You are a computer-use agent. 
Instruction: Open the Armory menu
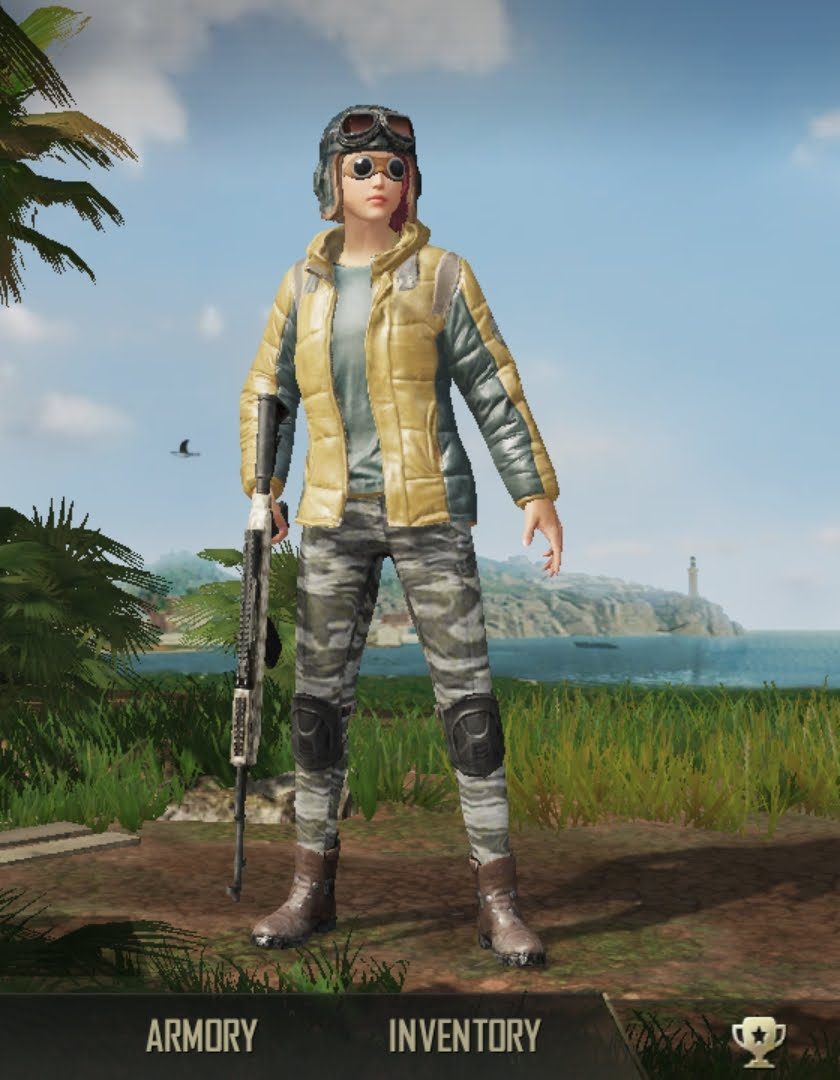201,1036
